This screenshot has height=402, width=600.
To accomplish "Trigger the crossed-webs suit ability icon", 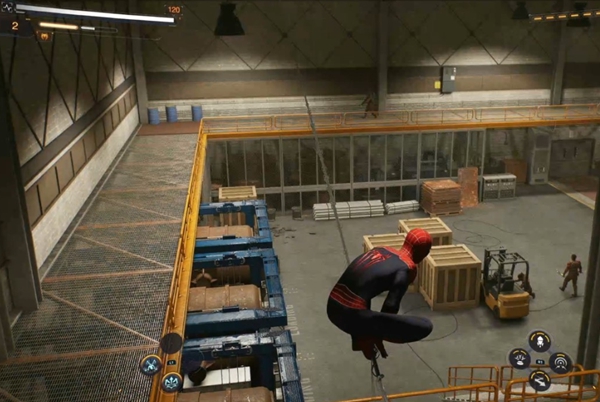I will point(151,364).
